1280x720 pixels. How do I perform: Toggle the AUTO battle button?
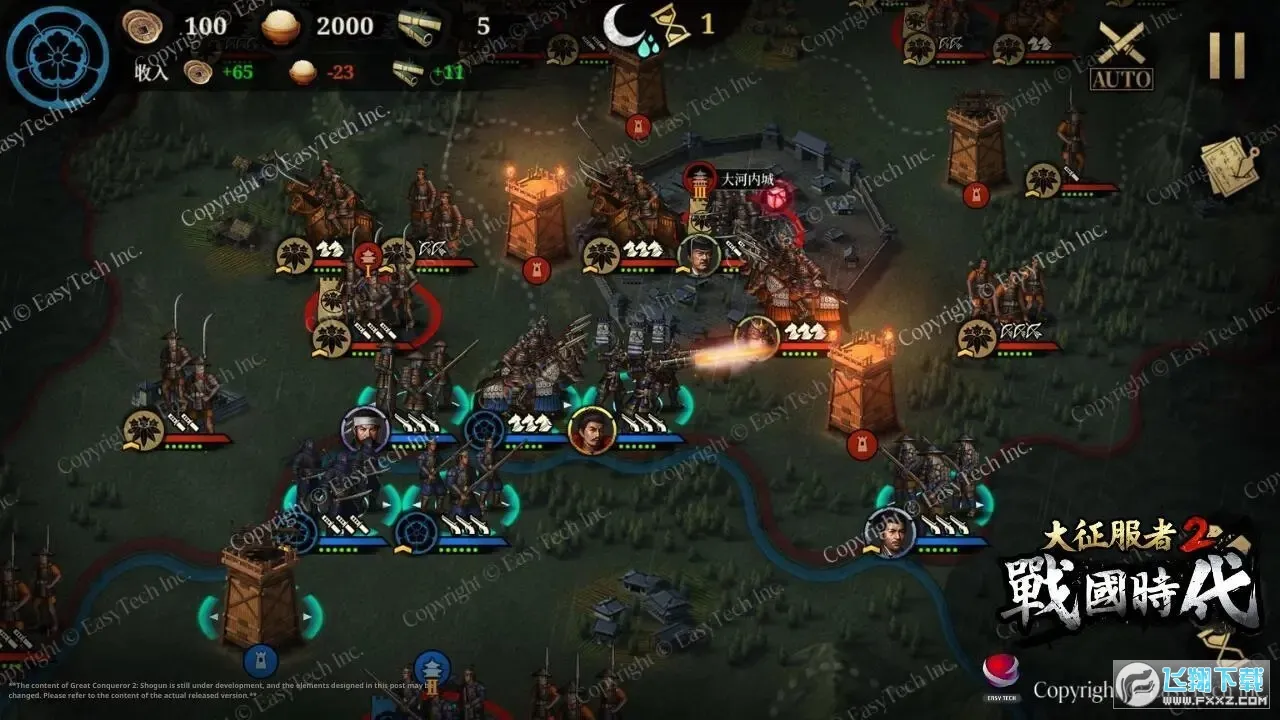(1121, 56)
